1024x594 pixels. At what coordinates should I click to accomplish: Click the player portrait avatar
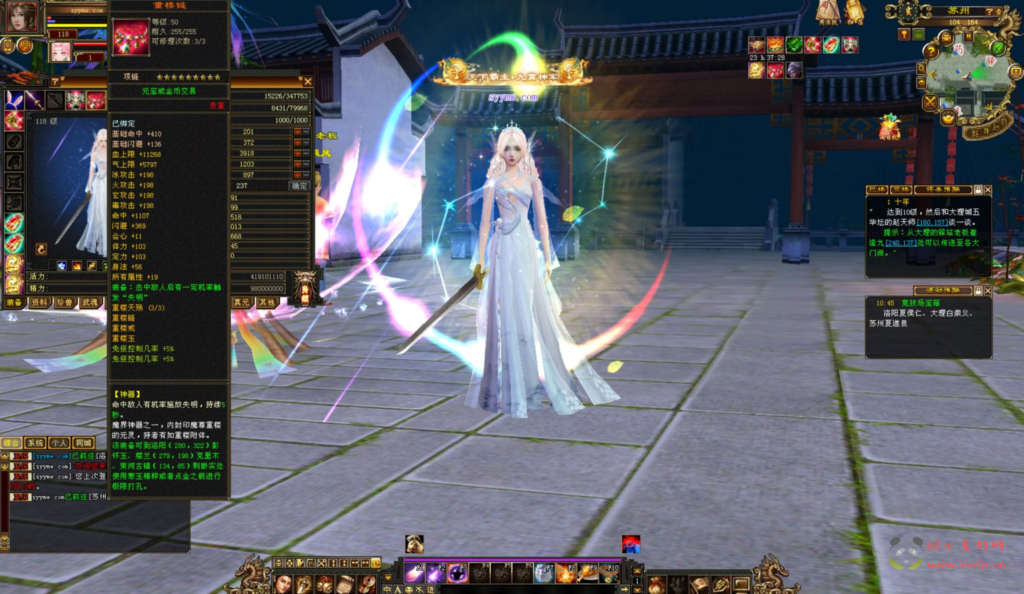(22, 15)
